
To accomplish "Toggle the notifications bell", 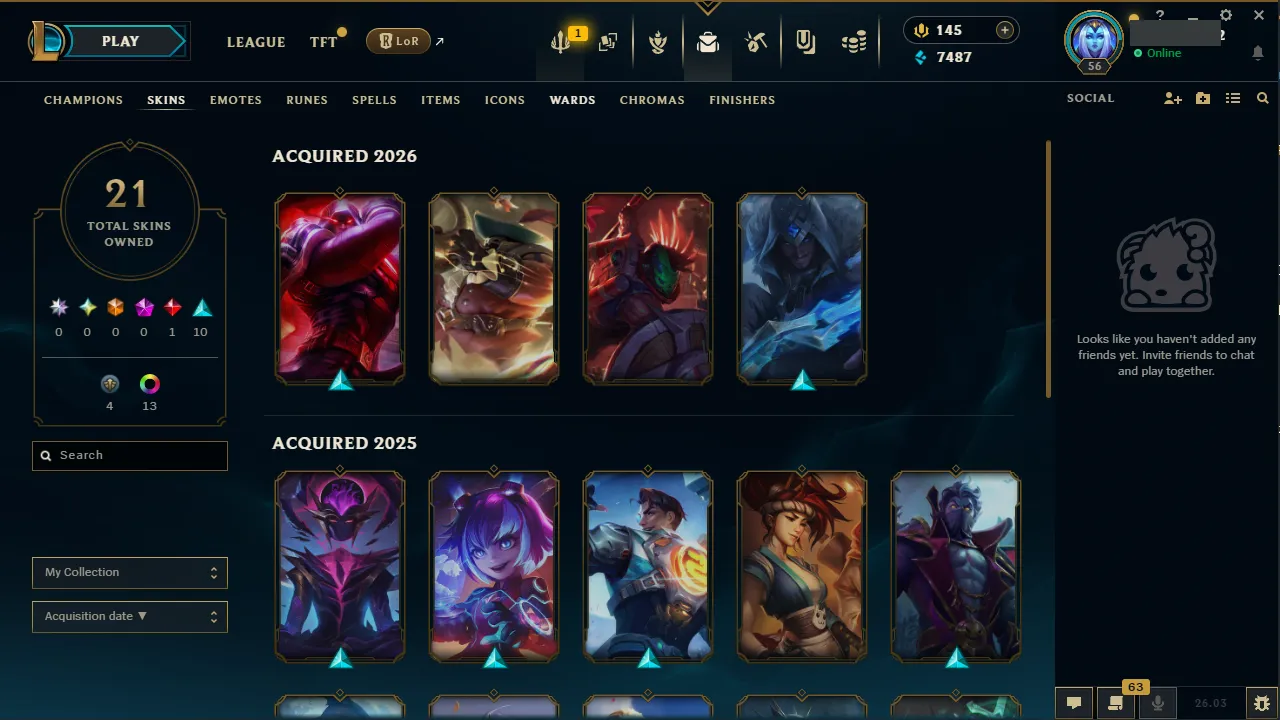I will (1257, 53).
